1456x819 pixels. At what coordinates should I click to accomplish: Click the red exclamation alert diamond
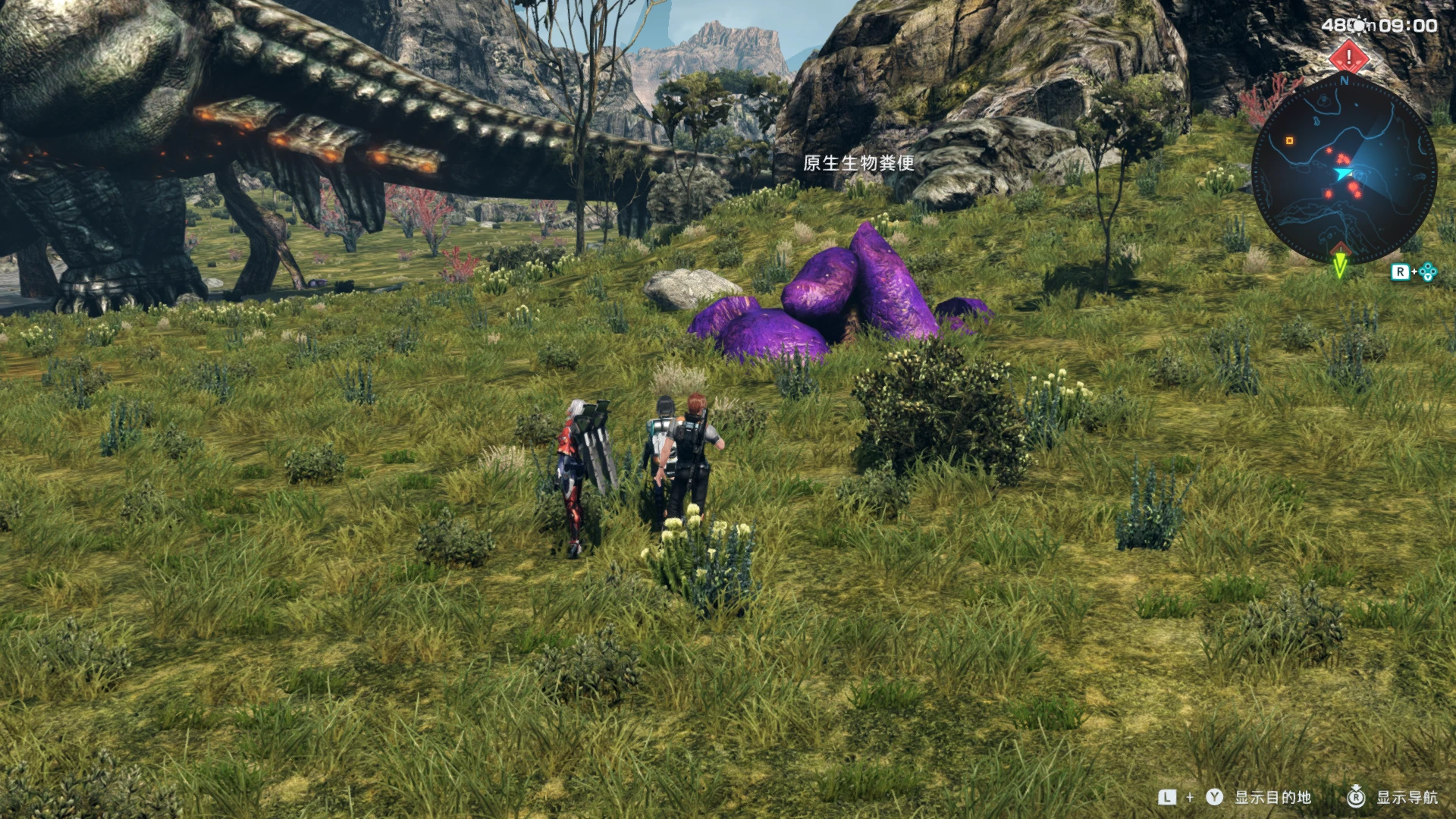(x=1348, y=56)
